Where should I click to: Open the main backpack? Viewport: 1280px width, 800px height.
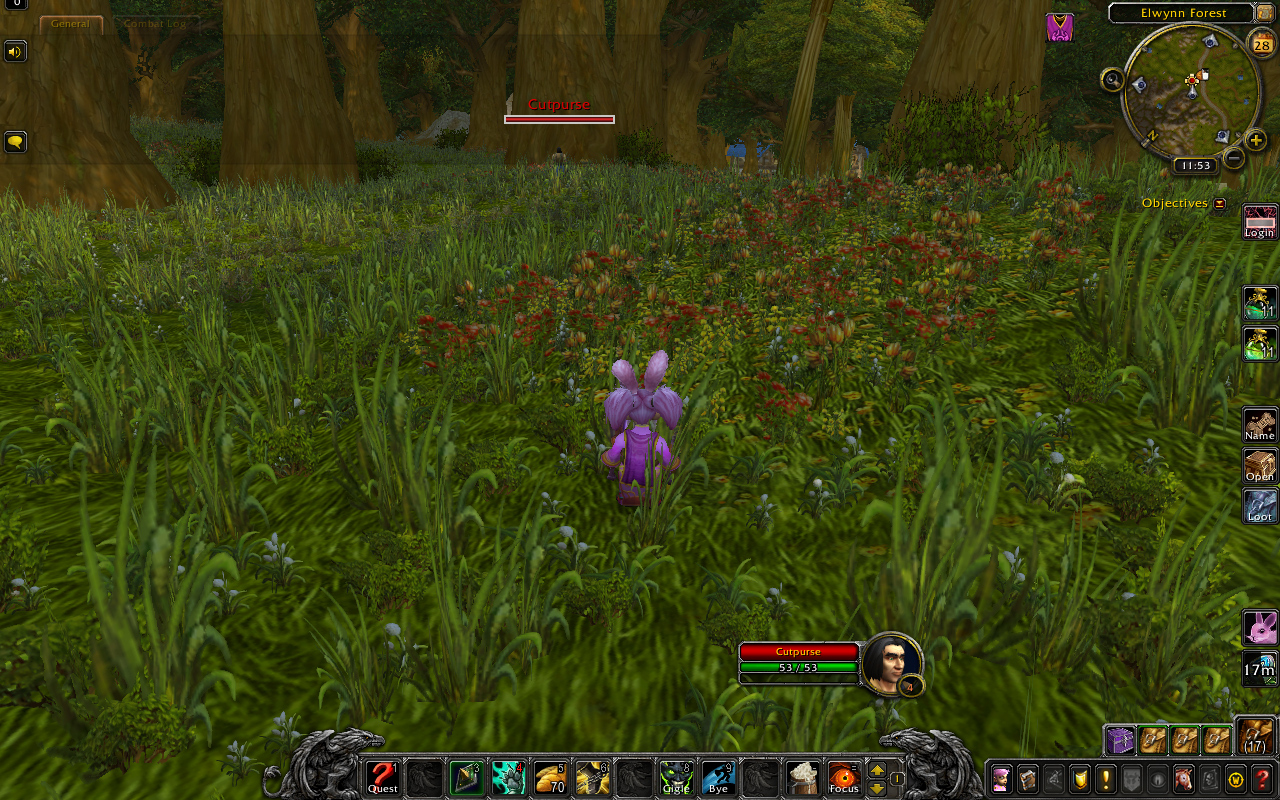1255,737
